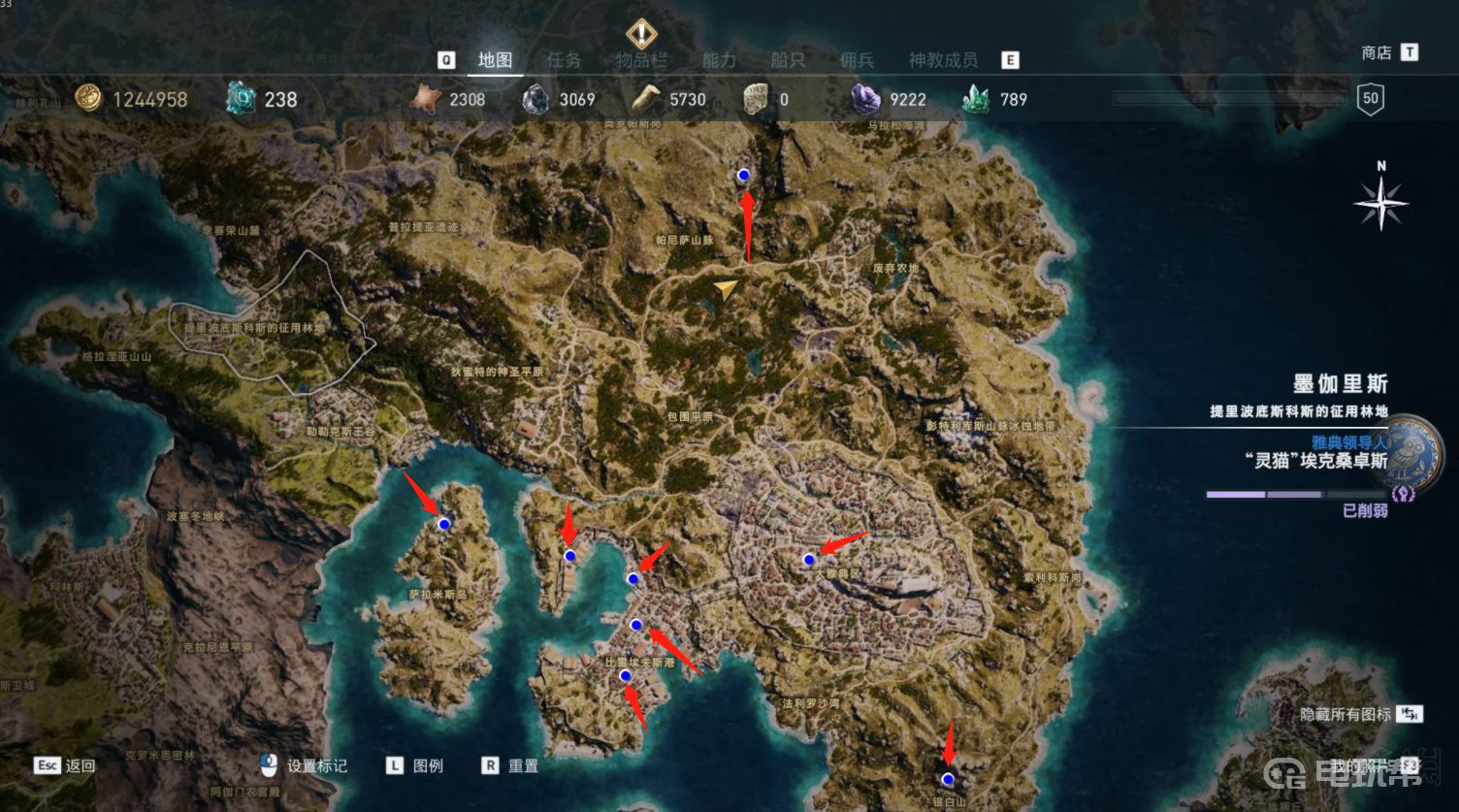This screenshot has width=1459, height=812.
Task: Open the 图例 map legend
Action: (427, 765)
